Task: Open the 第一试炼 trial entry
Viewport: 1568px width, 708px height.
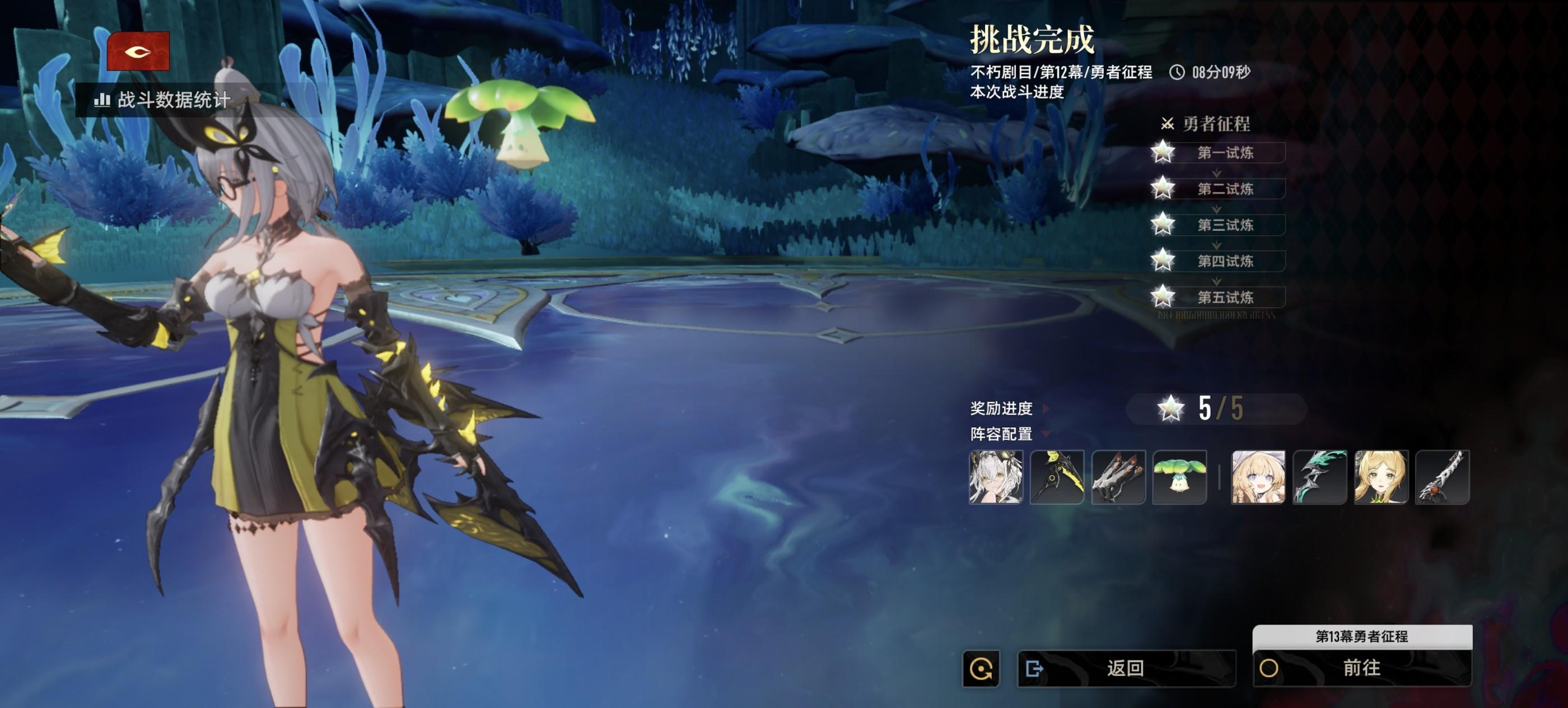Action: coord(1225,153)
